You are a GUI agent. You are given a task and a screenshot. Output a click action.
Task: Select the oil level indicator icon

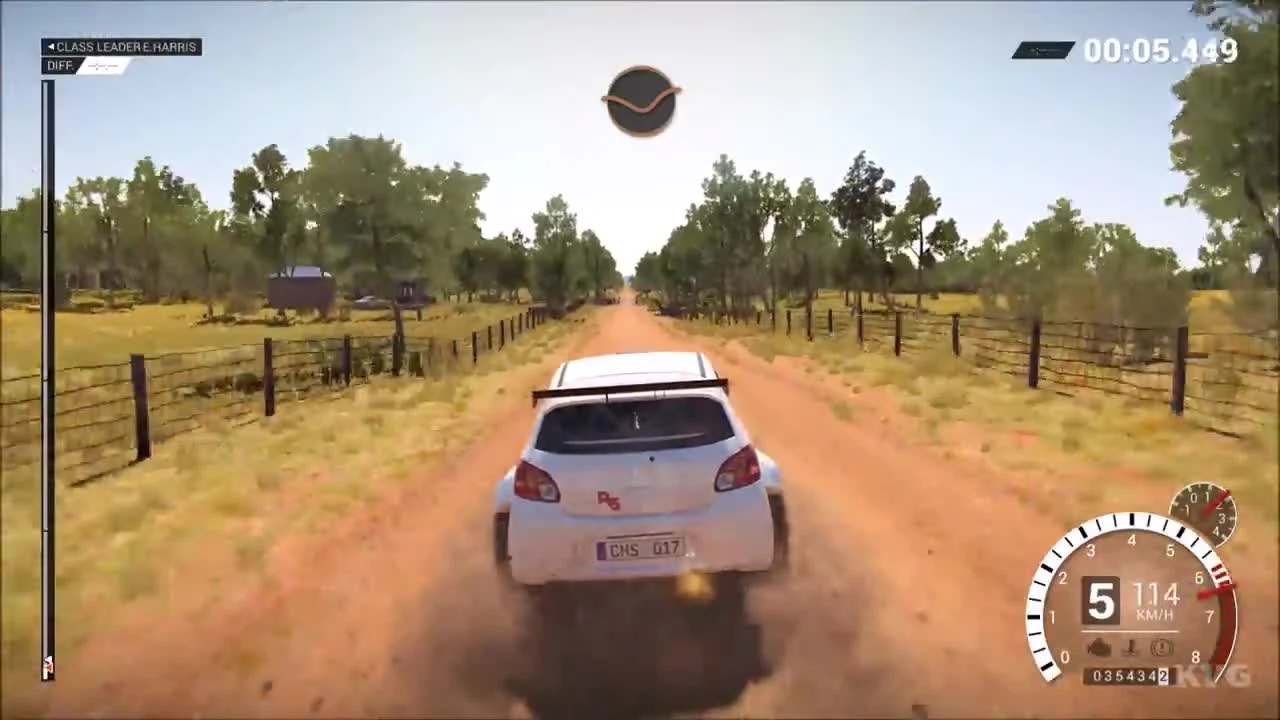1130,648
